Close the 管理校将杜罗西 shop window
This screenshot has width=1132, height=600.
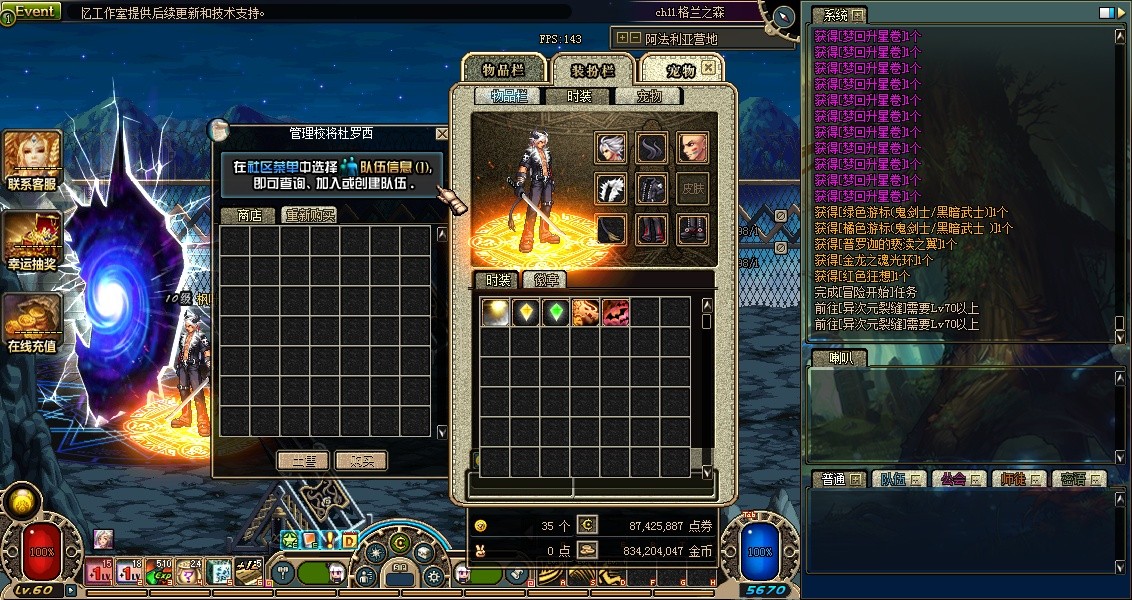pos(442,133)
